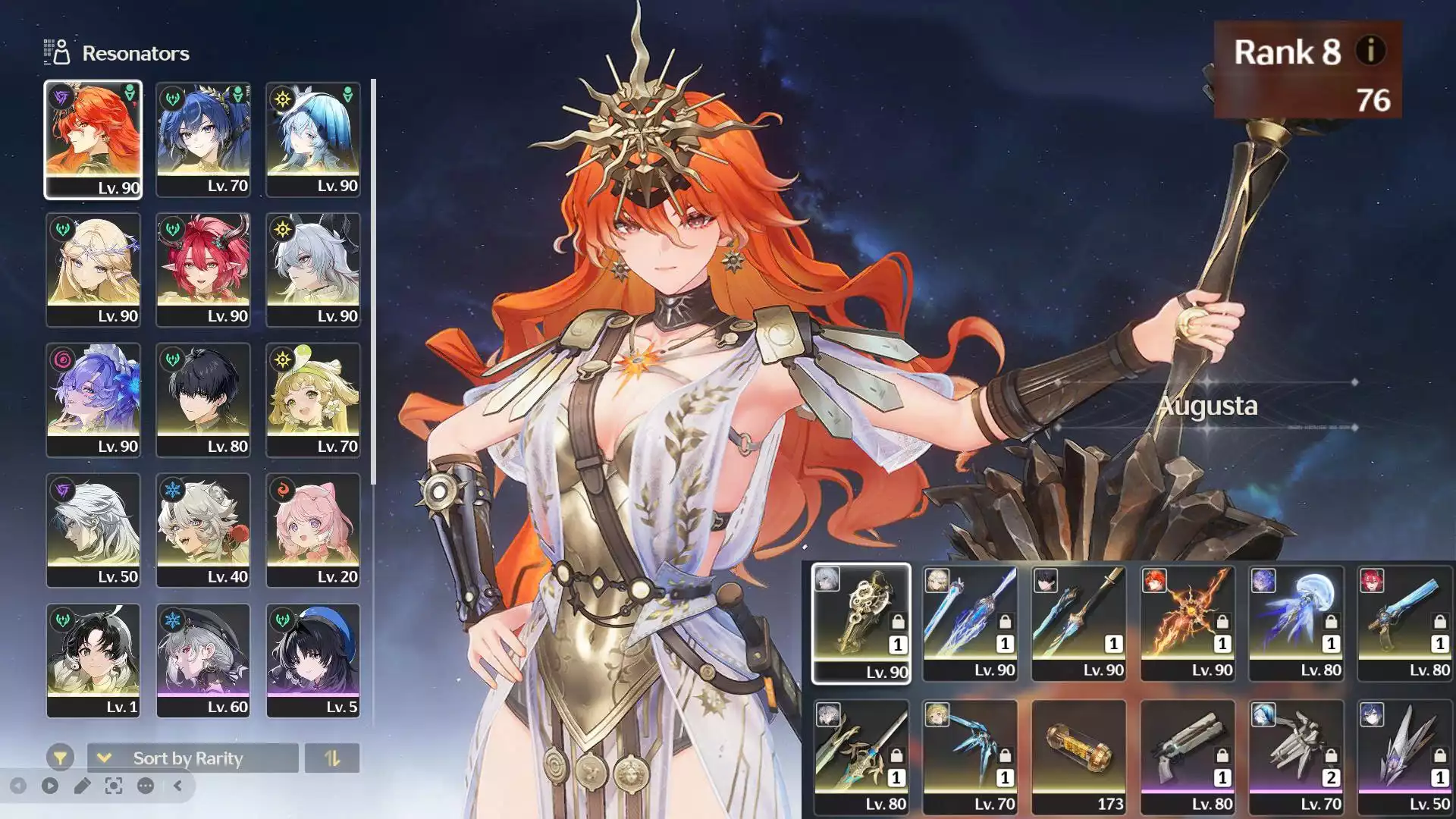Select the flaming orange sword weapon slot
The height and width of the screenshot is (819, 1456).
[x=1188, y=623]
